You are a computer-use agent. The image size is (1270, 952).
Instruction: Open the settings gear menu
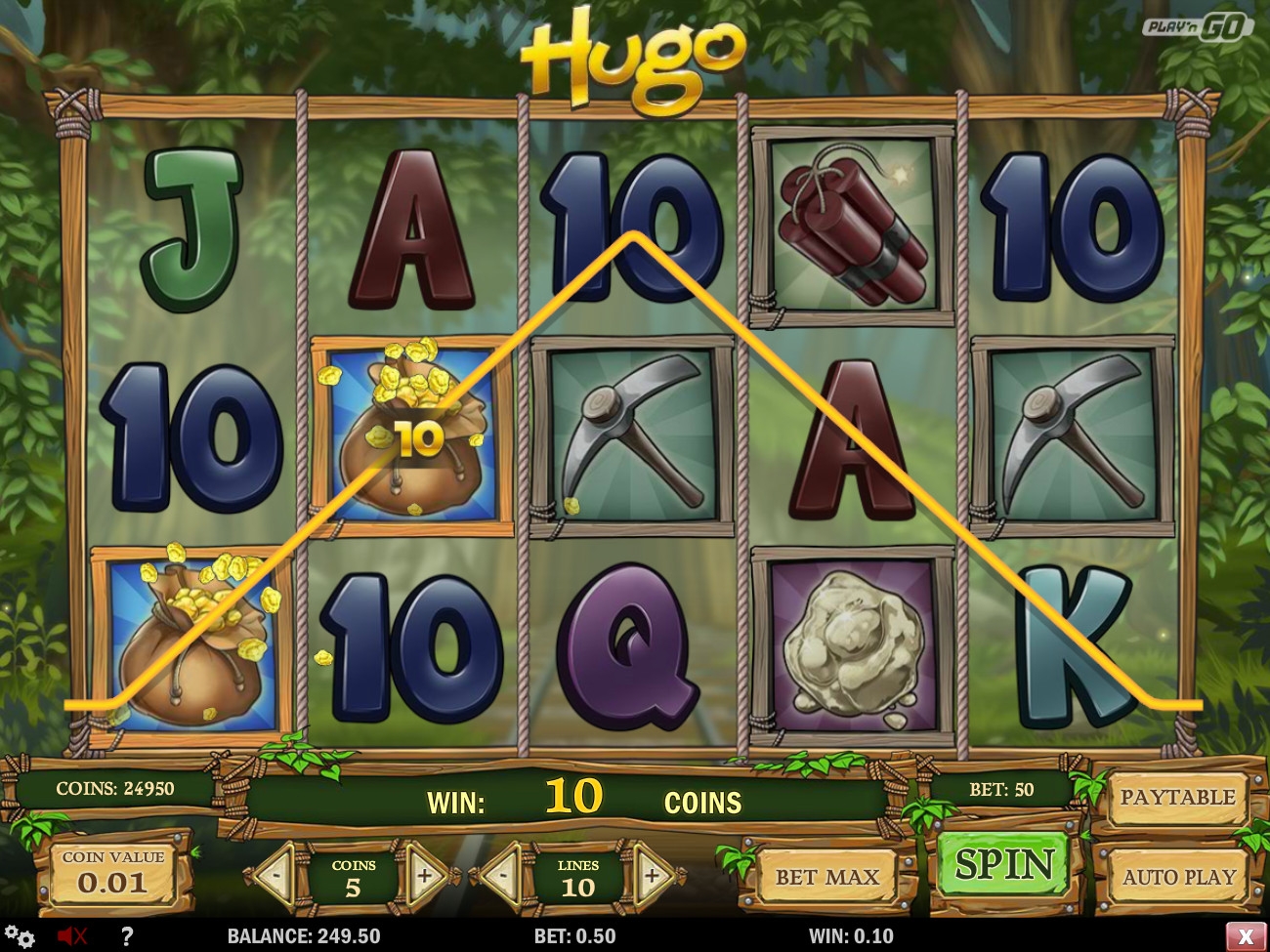click(x=20, y=936)
